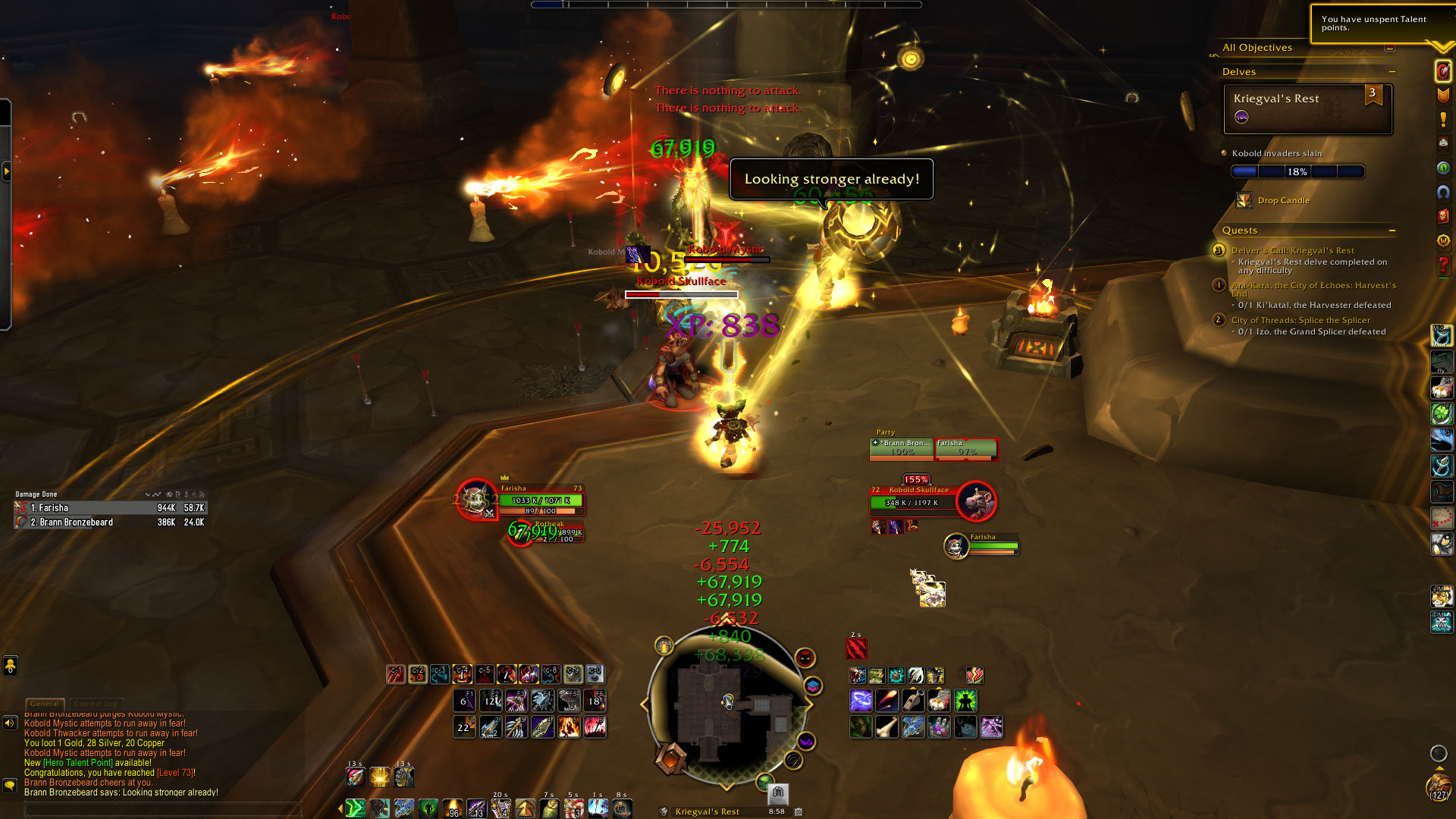
Task: Select the General chat tab
Action: coord(45,704)
